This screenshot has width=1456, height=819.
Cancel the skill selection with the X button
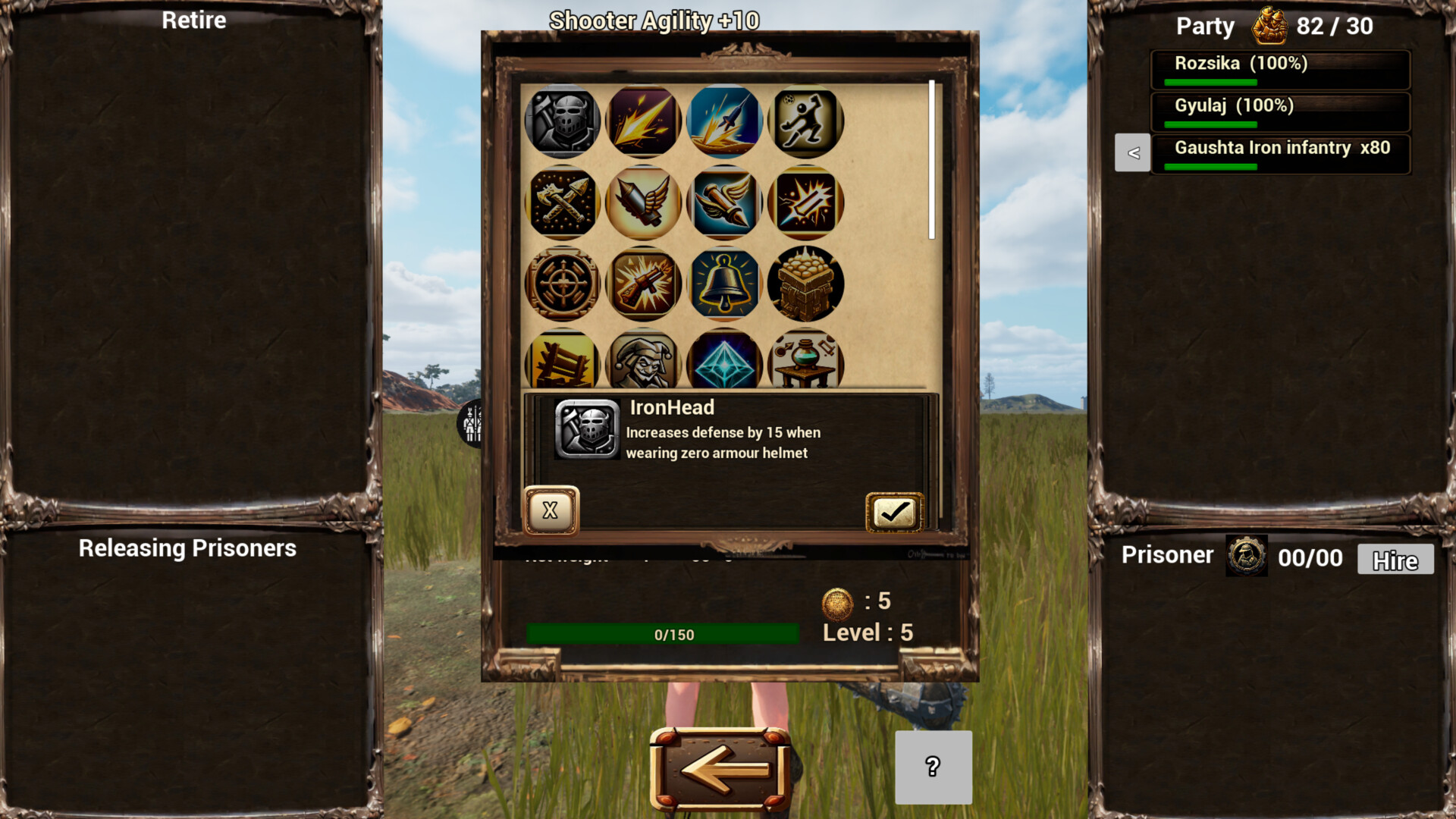(551, 512)
